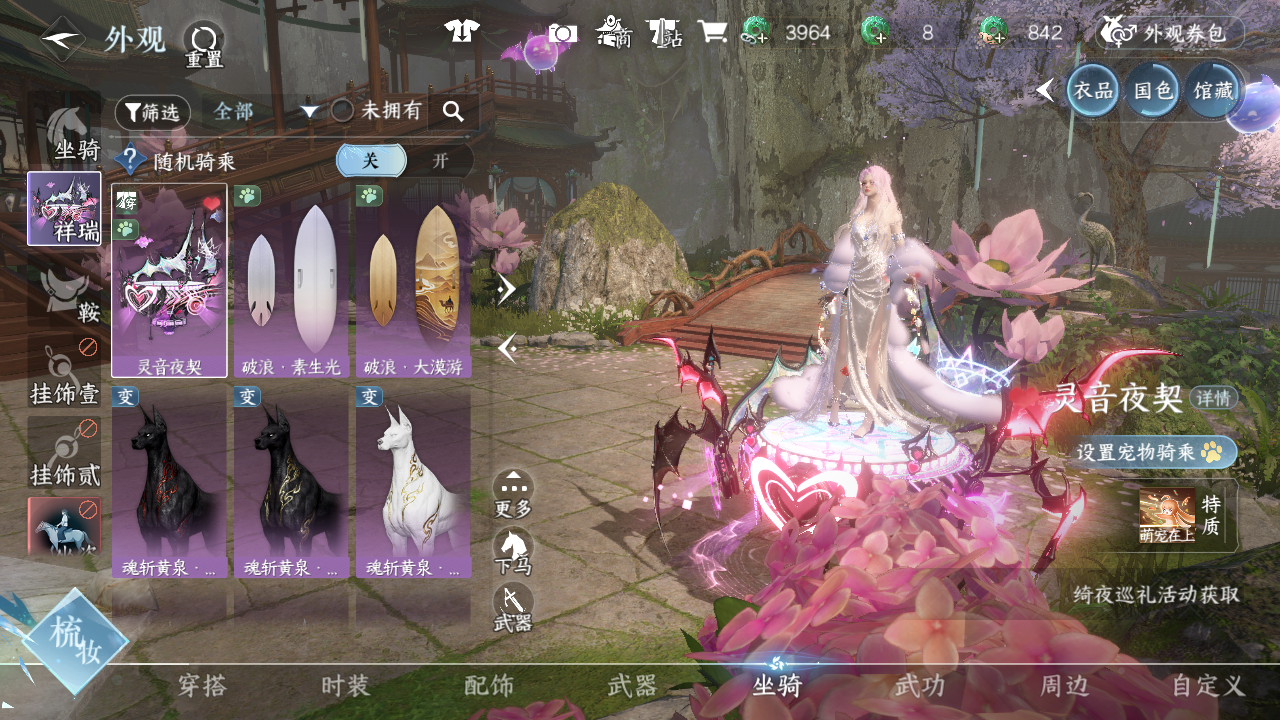Image resolution: width=1280 pixels, height=720 pixels.
Task: Click the 重置 reset button
Action: coord(204,44)
